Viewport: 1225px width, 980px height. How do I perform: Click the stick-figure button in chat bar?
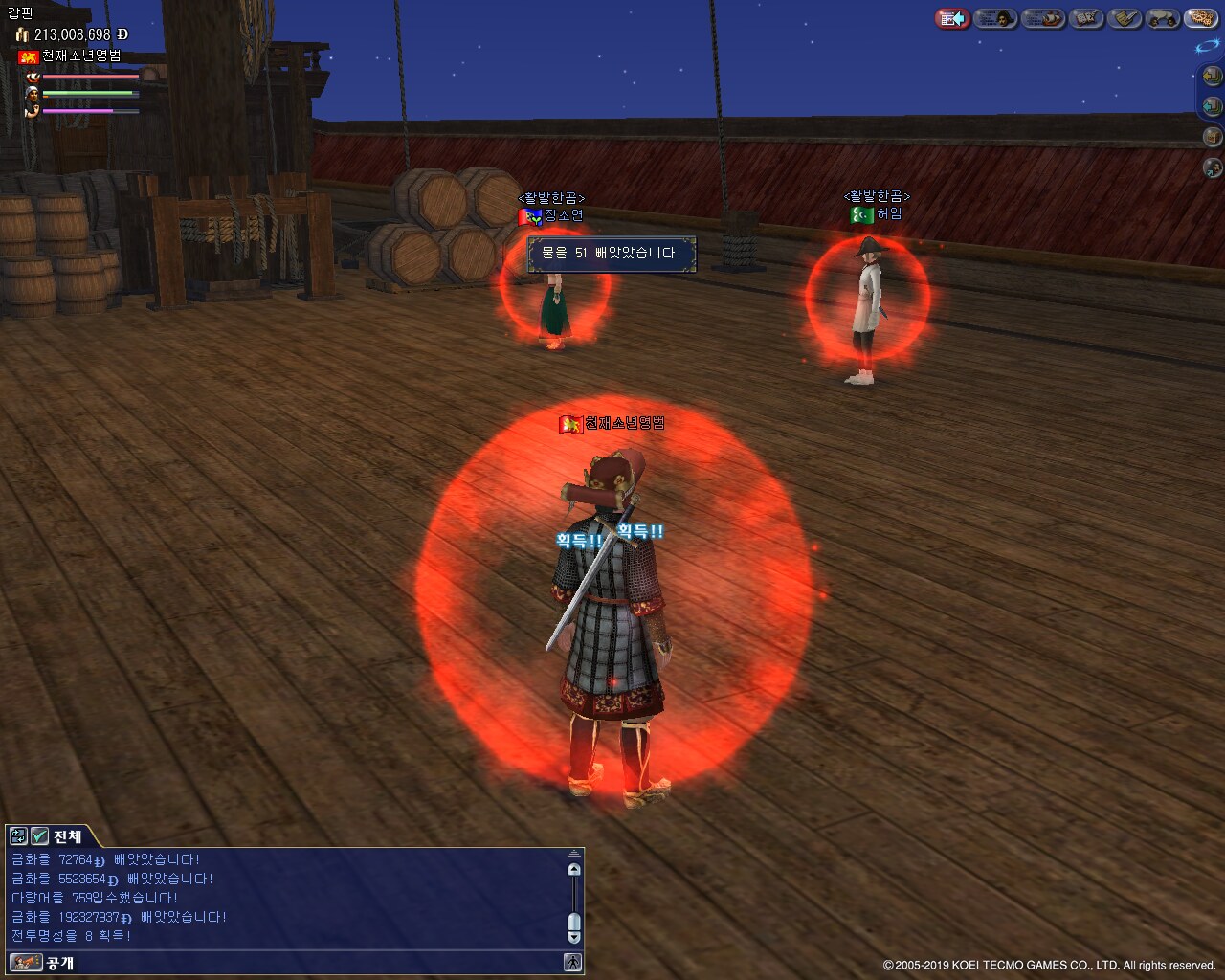572,962
